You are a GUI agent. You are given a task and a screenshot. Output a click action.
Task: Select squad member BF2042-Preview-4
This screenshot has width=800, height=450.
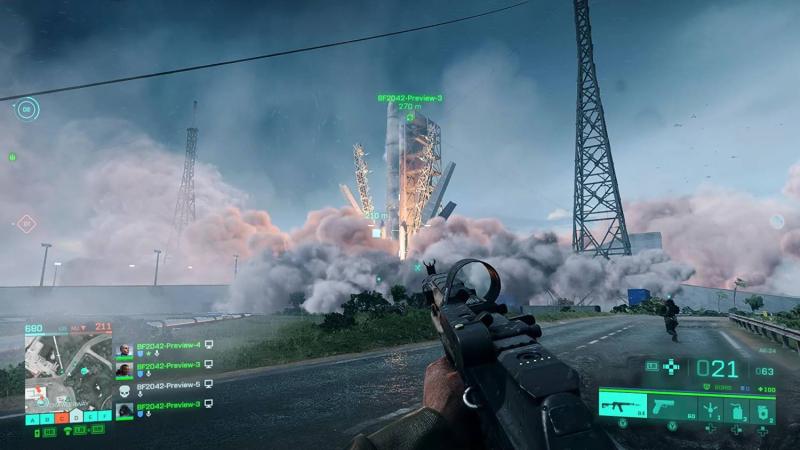(x=168, y=345)
